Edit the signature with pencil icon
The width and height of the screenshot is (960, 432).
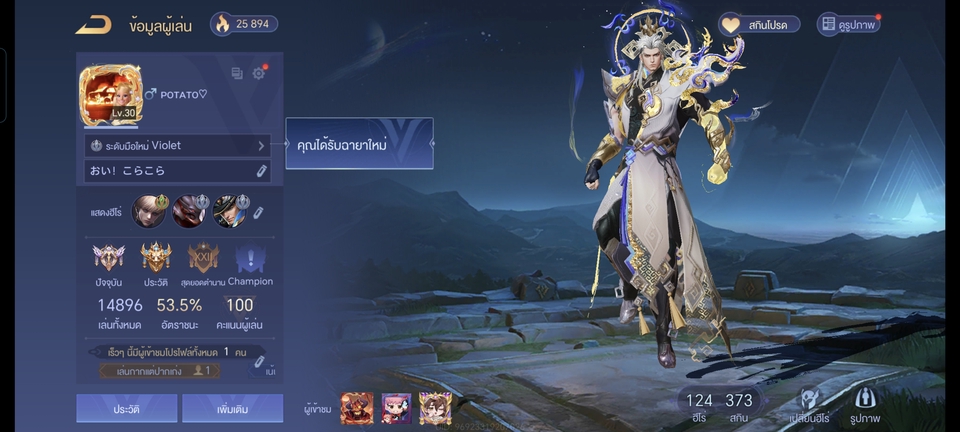coord(261,171)
